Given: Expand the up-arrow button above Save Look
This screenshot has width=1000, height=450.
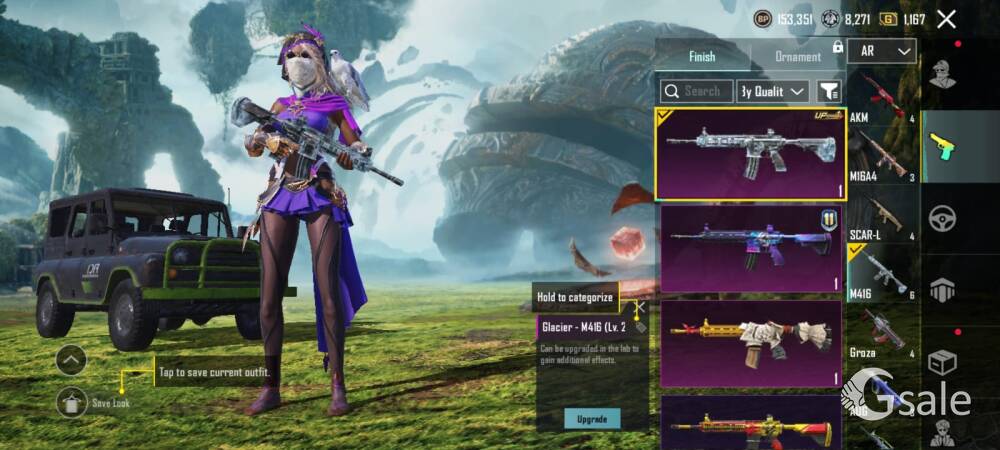Looking at the screenshot, I should 71,359.
